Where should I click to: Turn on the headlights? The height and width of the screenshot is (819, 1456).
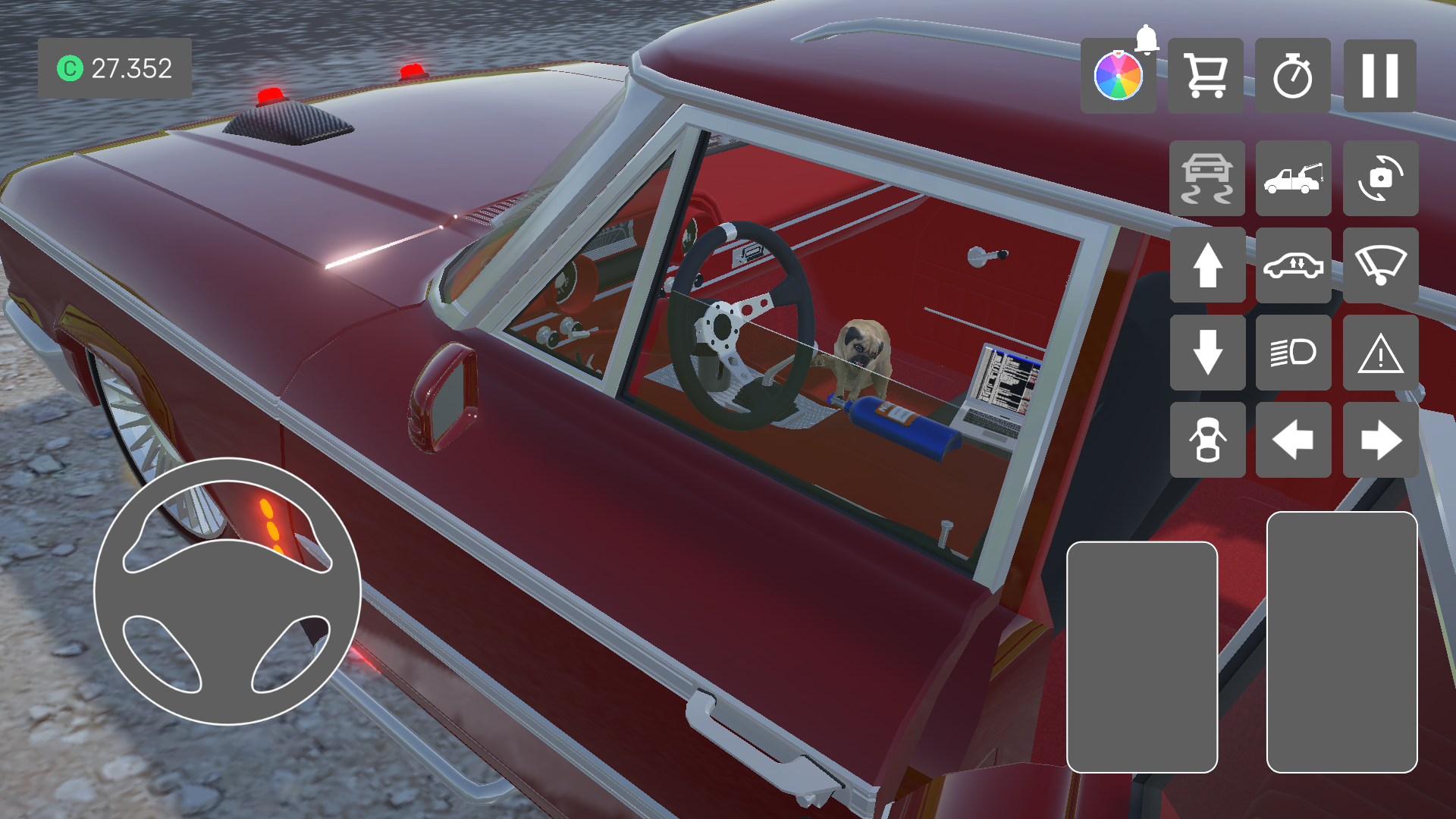coord(1293,353)
